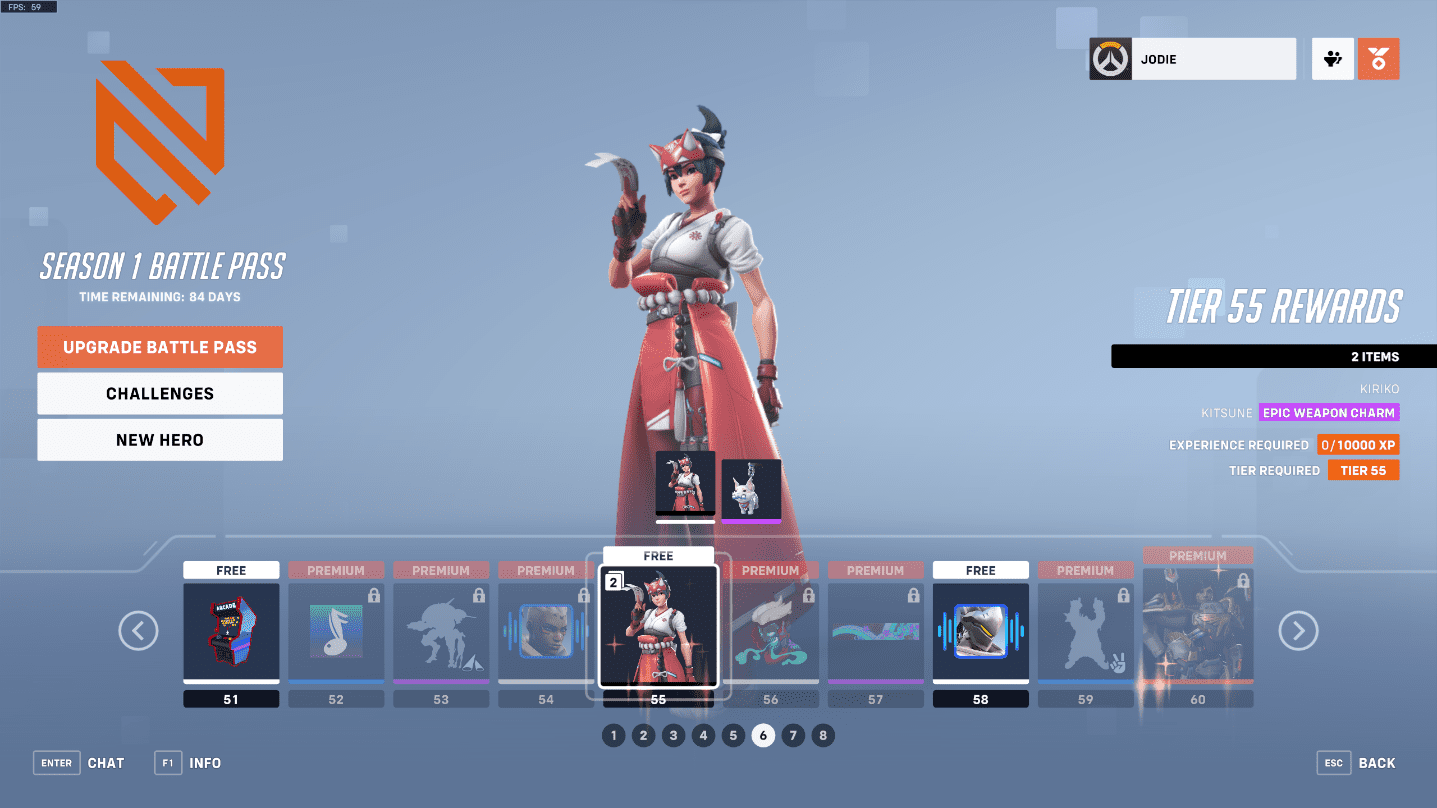Jump to battle pass page 1
Image resolution: width=1437 pixels, height=808 pixels.
613,735
